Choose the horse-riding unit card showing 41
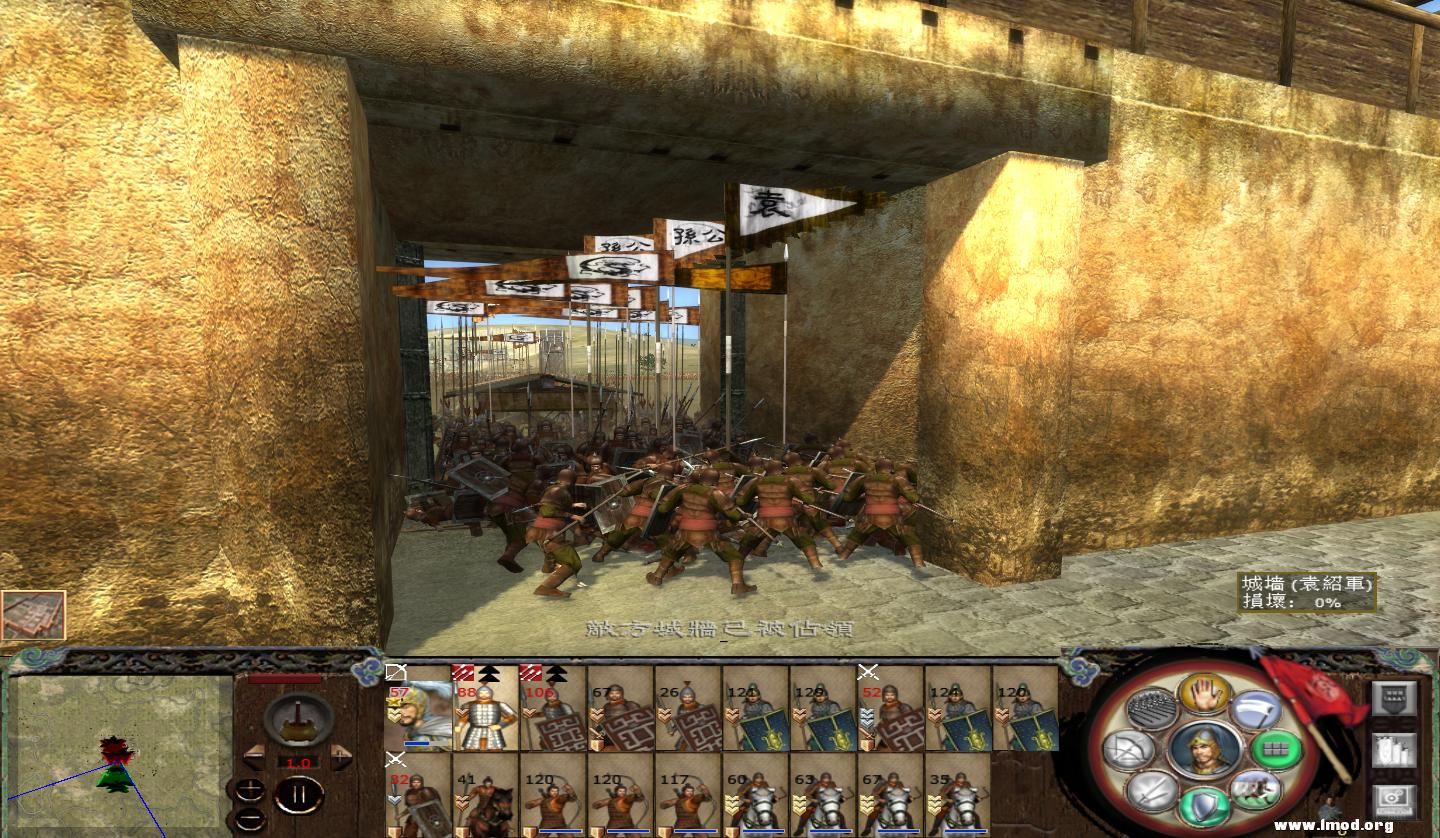The image size is (1440, 838). tap(485, 795)
